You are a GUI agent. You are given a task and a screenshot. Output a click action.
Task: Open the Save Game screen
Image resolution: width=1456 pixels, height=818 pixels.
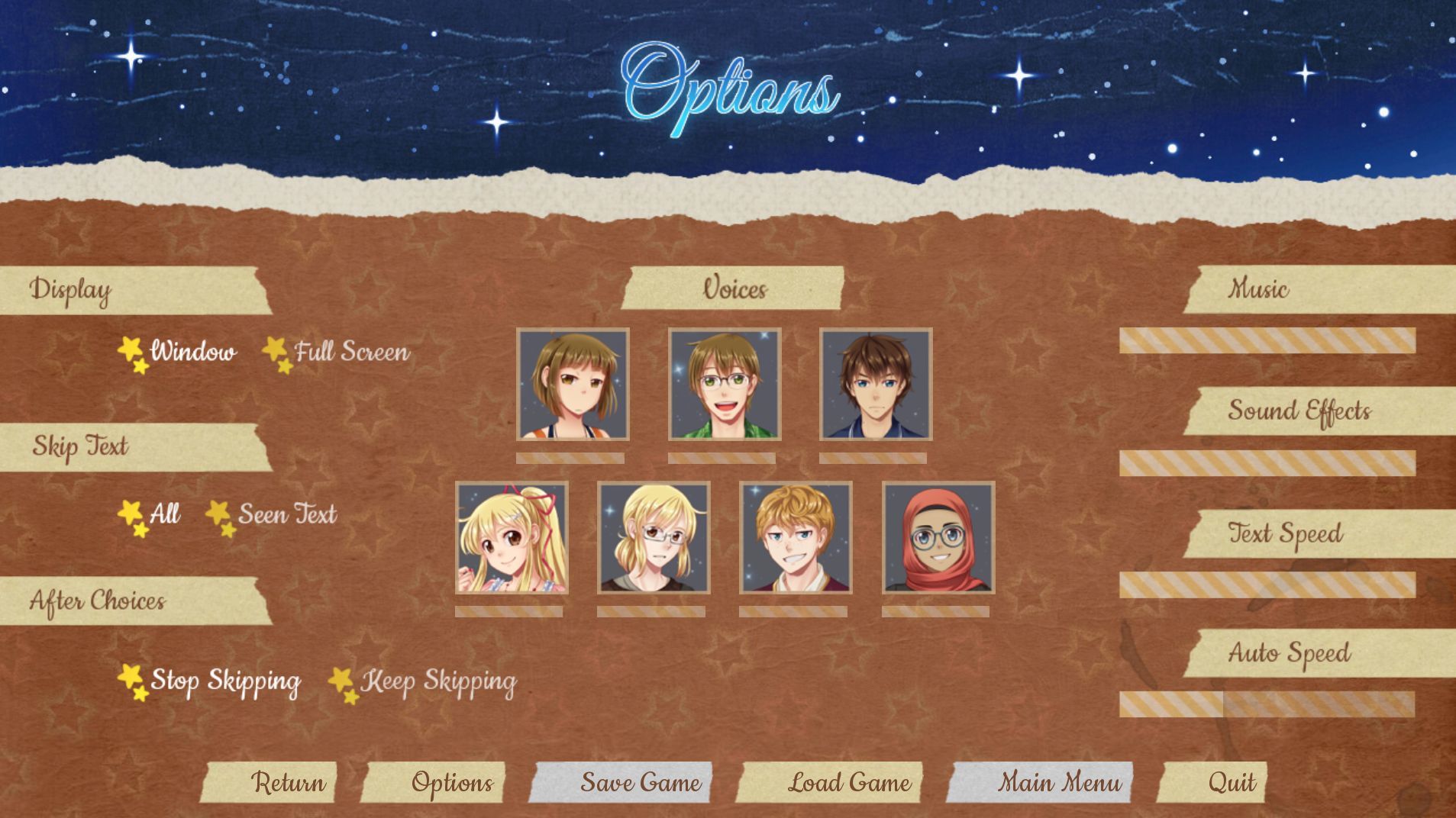643,782
